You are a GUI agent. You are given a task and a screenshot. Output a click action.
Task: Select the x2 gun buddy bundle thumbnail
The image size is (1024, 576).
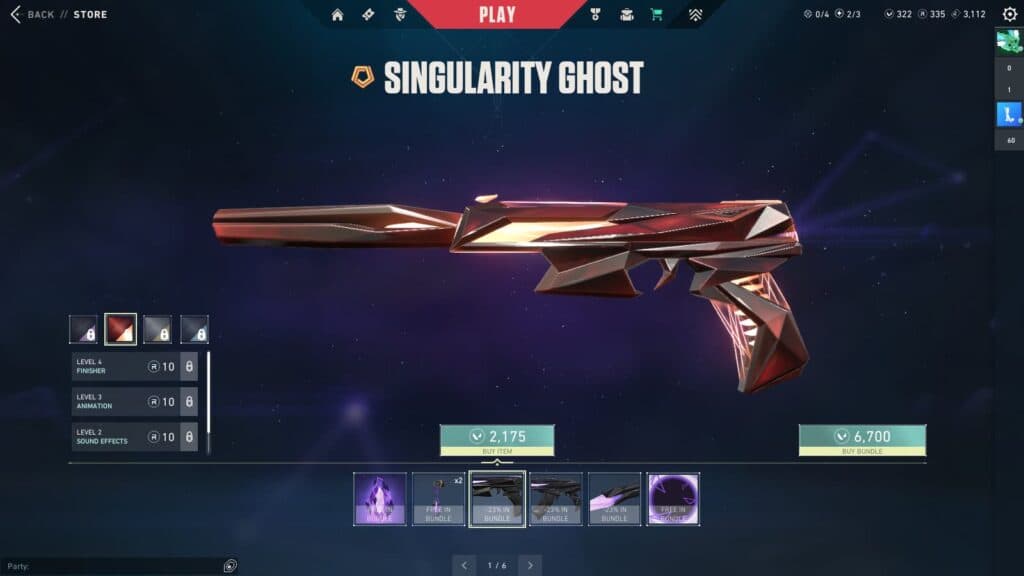(438, 498)
